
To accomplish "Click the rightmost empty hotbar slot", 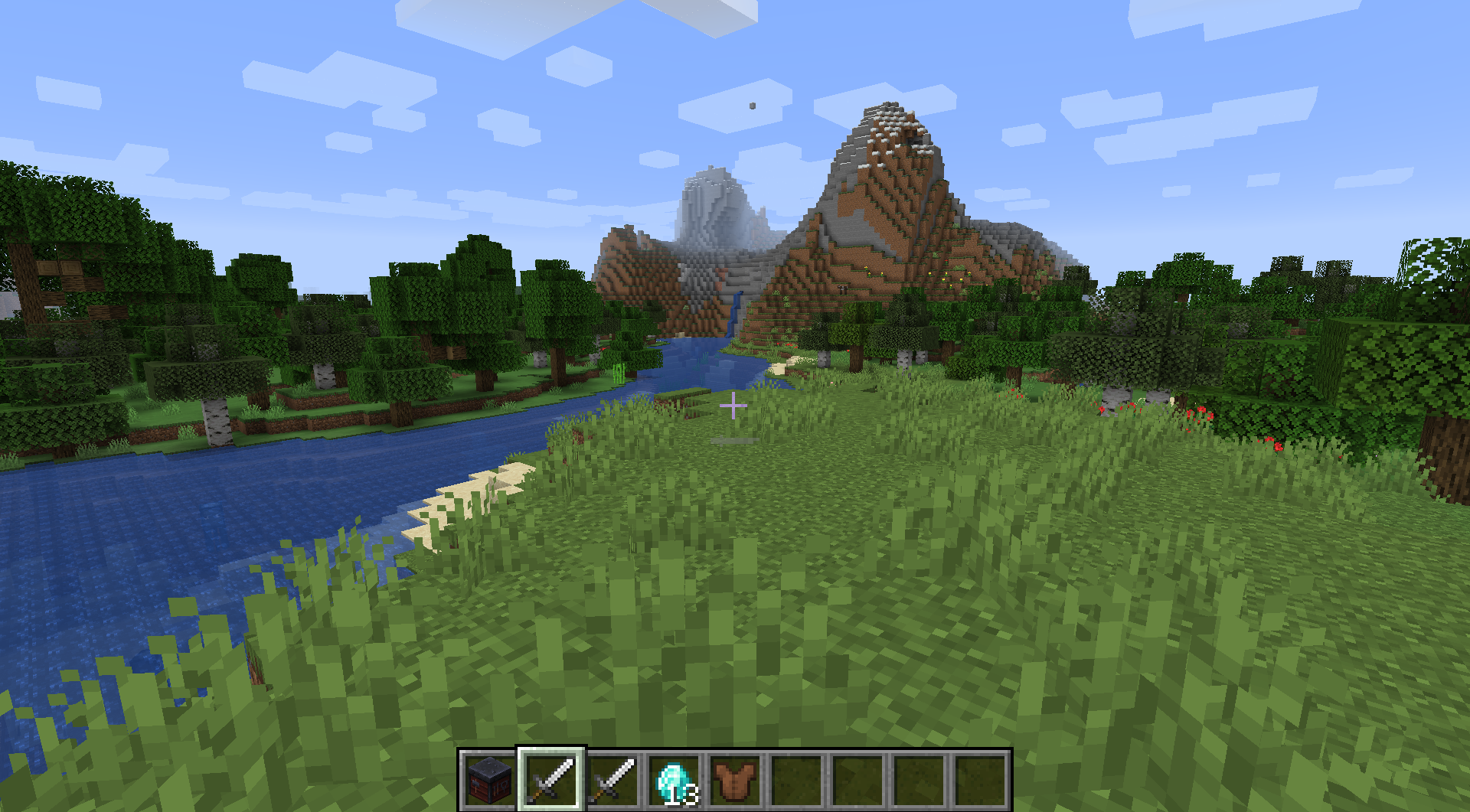I will 982,779.
